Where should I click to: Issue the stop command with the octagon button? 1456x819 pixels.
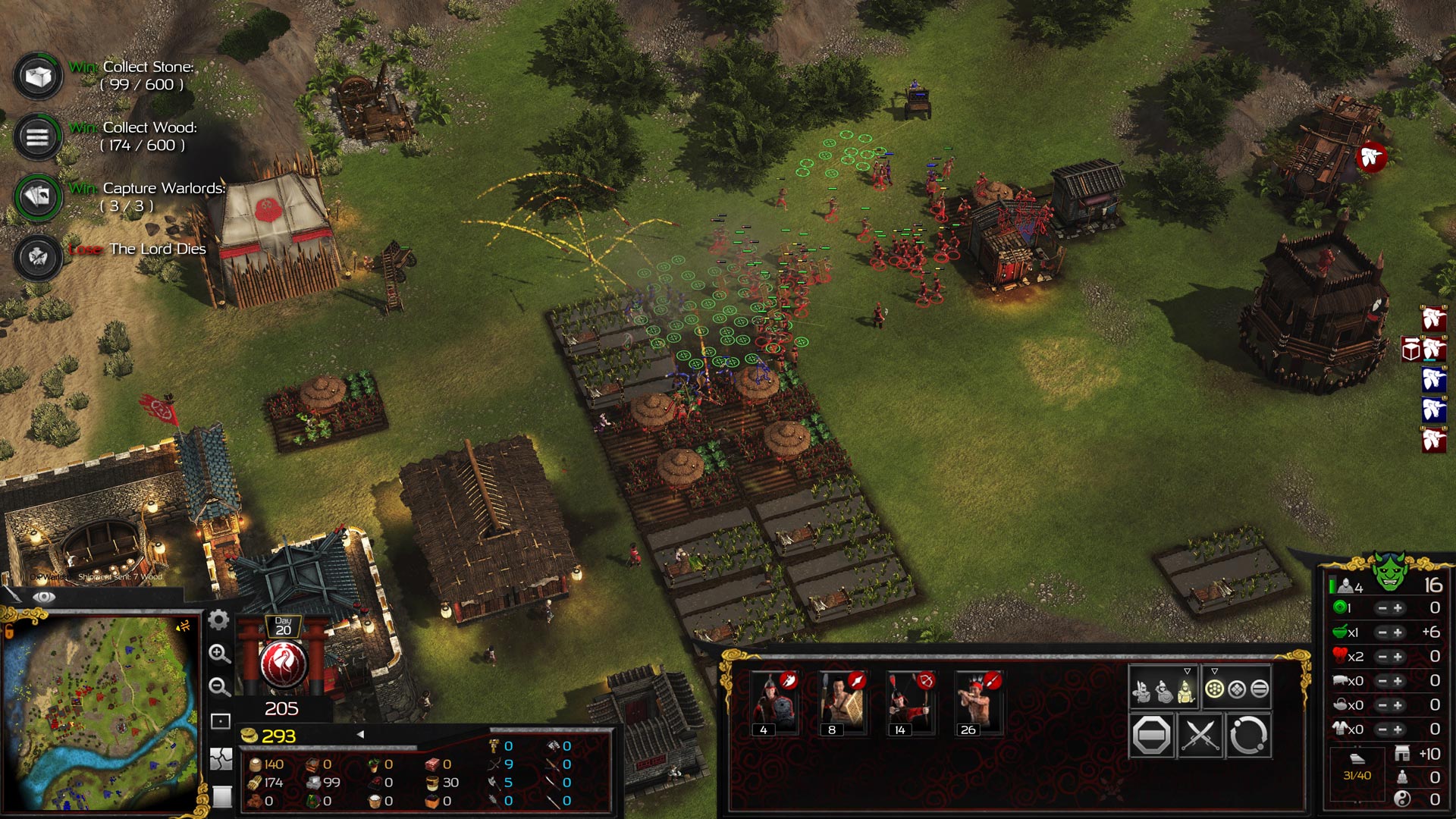[x=1151, y=736]
